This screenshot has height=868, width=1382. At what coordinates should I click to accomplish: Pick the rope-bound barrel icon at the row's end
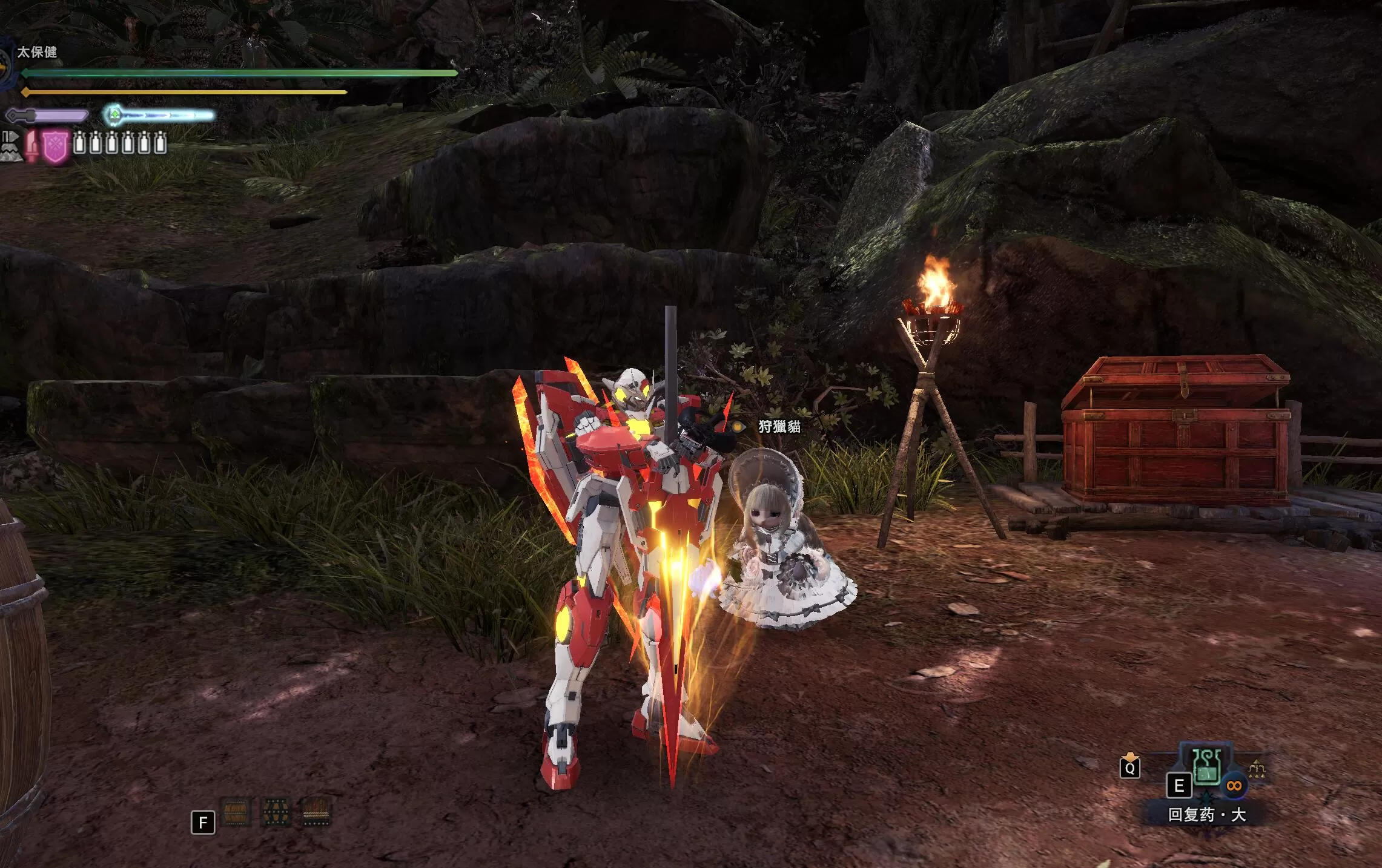click(x=316, y=812)
